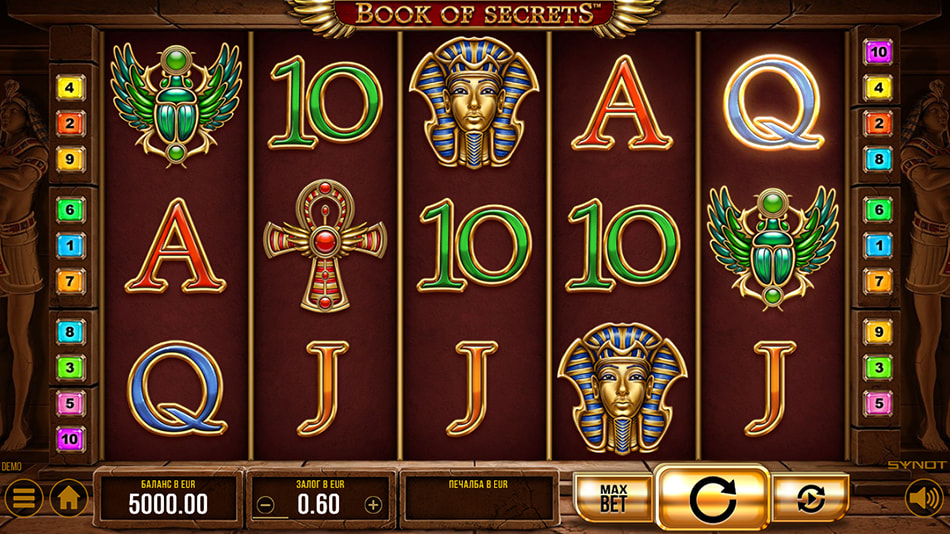Image resolution: width=950 pixels, height=534 pixels.
Task: Toggle the sound speaker icon
Action: pos(924,497)
